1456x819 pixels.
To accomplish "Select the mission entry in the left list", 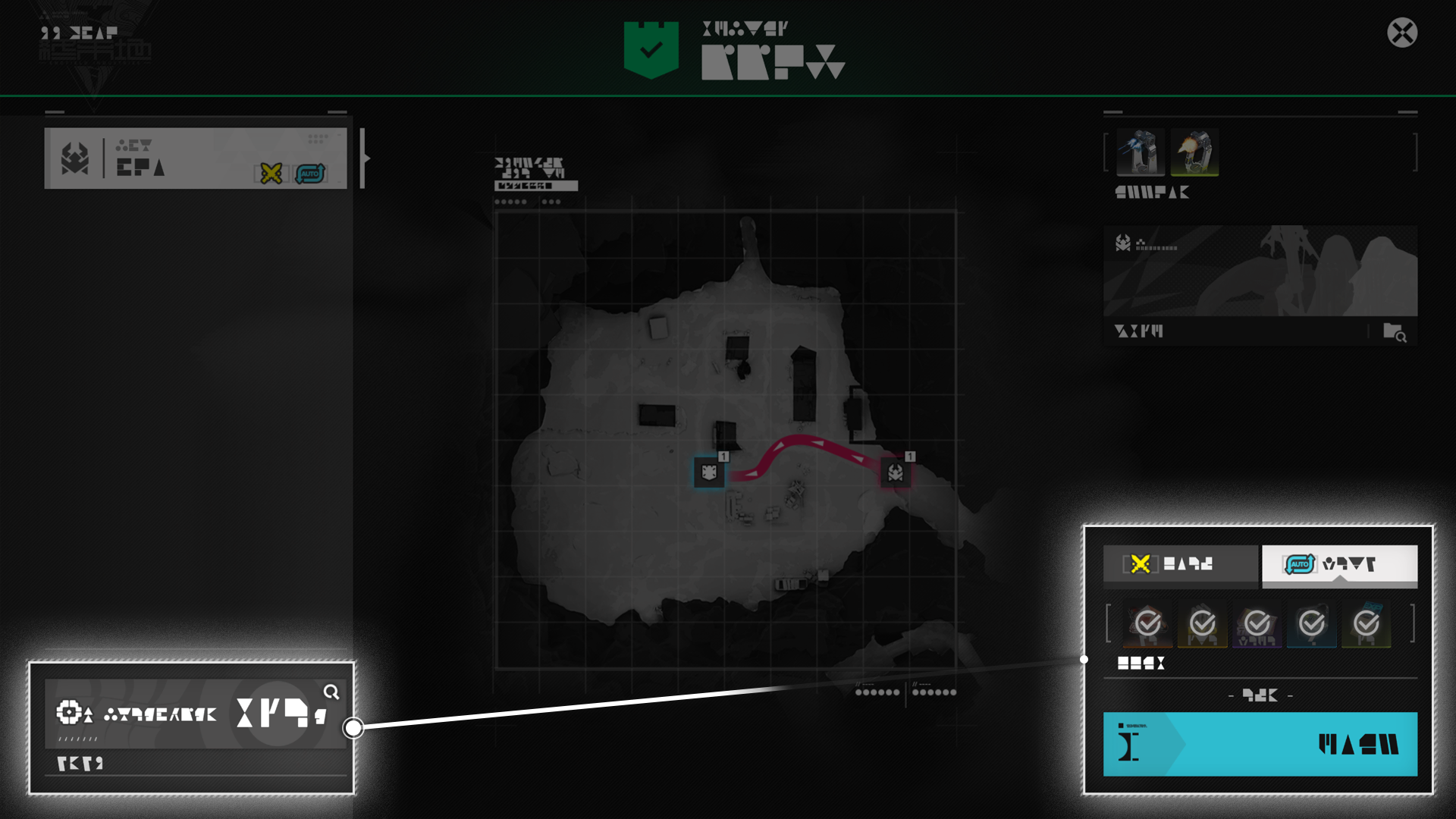I will 195,158.
